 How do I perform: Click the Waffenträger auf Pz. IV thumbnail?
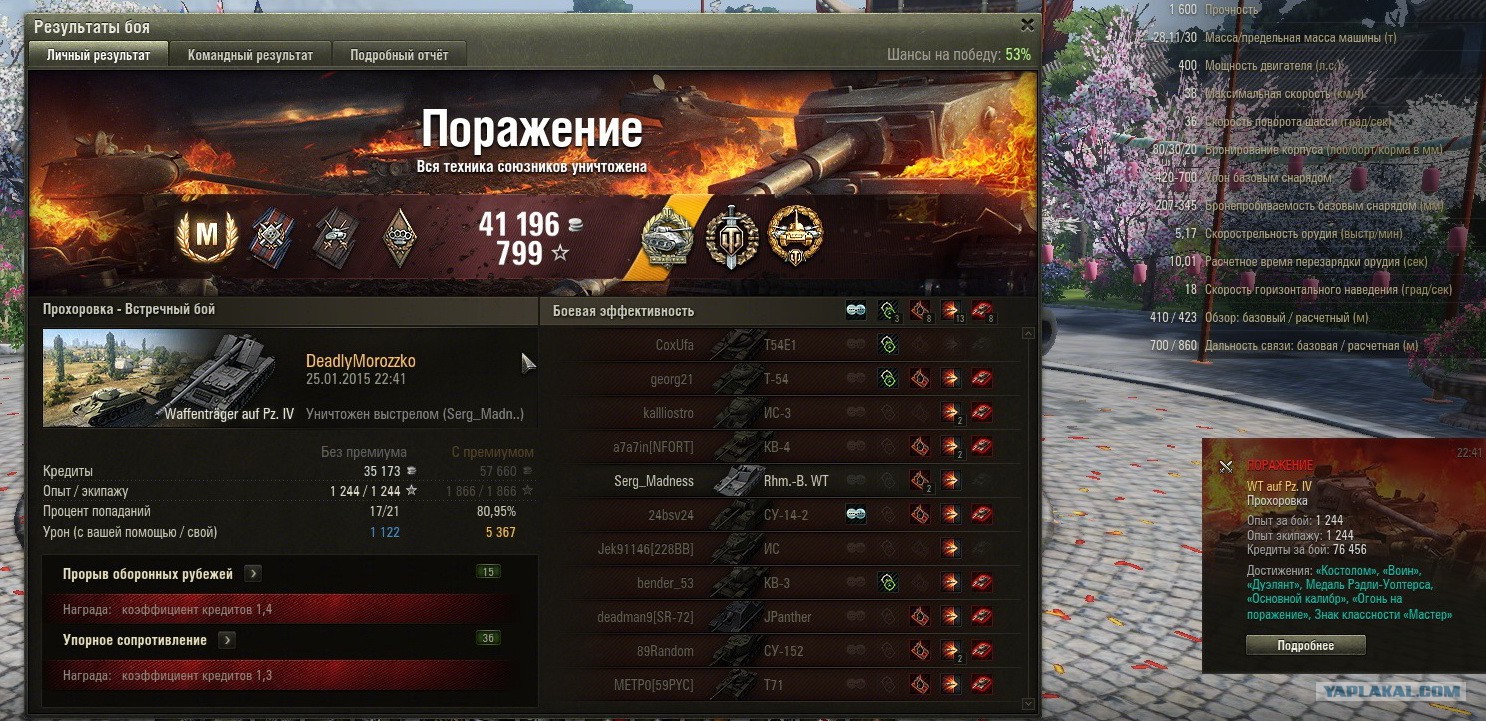(x=169, y=379)
